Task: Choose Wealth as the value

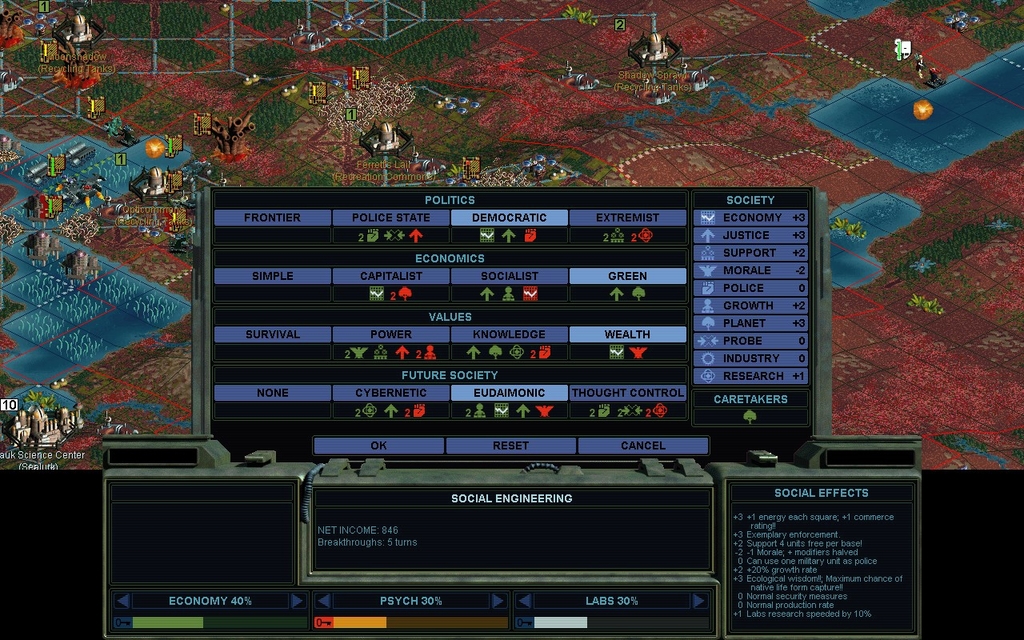Action: (627, 334)
